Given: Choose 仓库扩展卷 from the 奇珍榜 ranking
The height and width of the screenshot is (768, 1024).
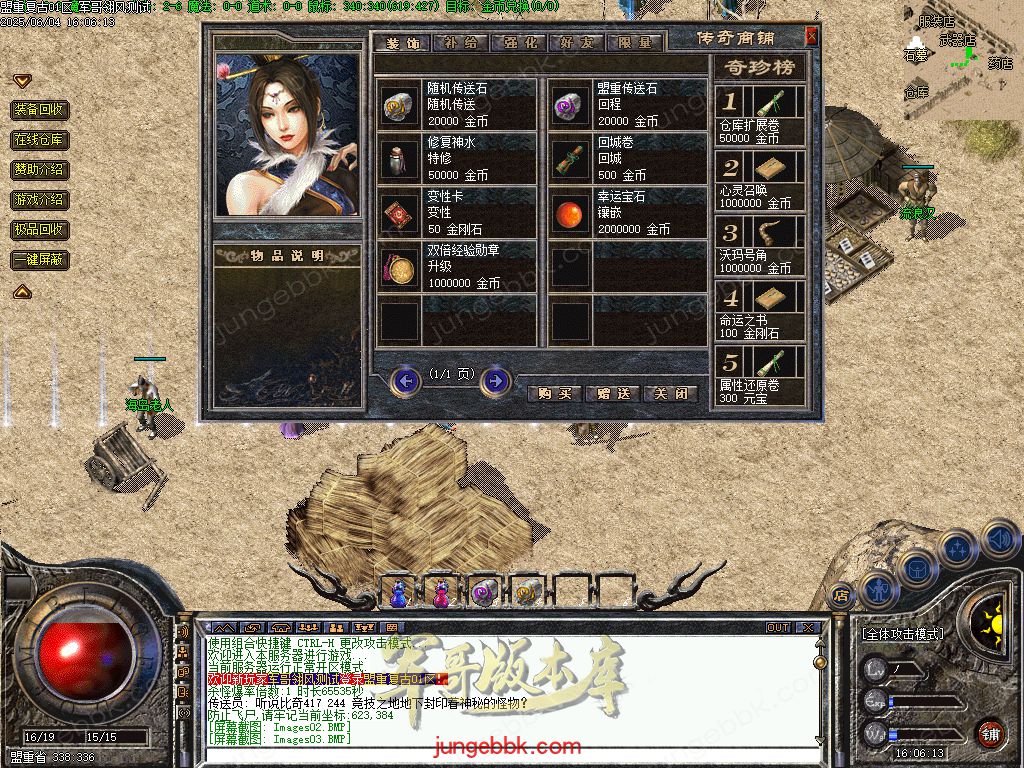Looking at the screenshot, I should [761, 116].
